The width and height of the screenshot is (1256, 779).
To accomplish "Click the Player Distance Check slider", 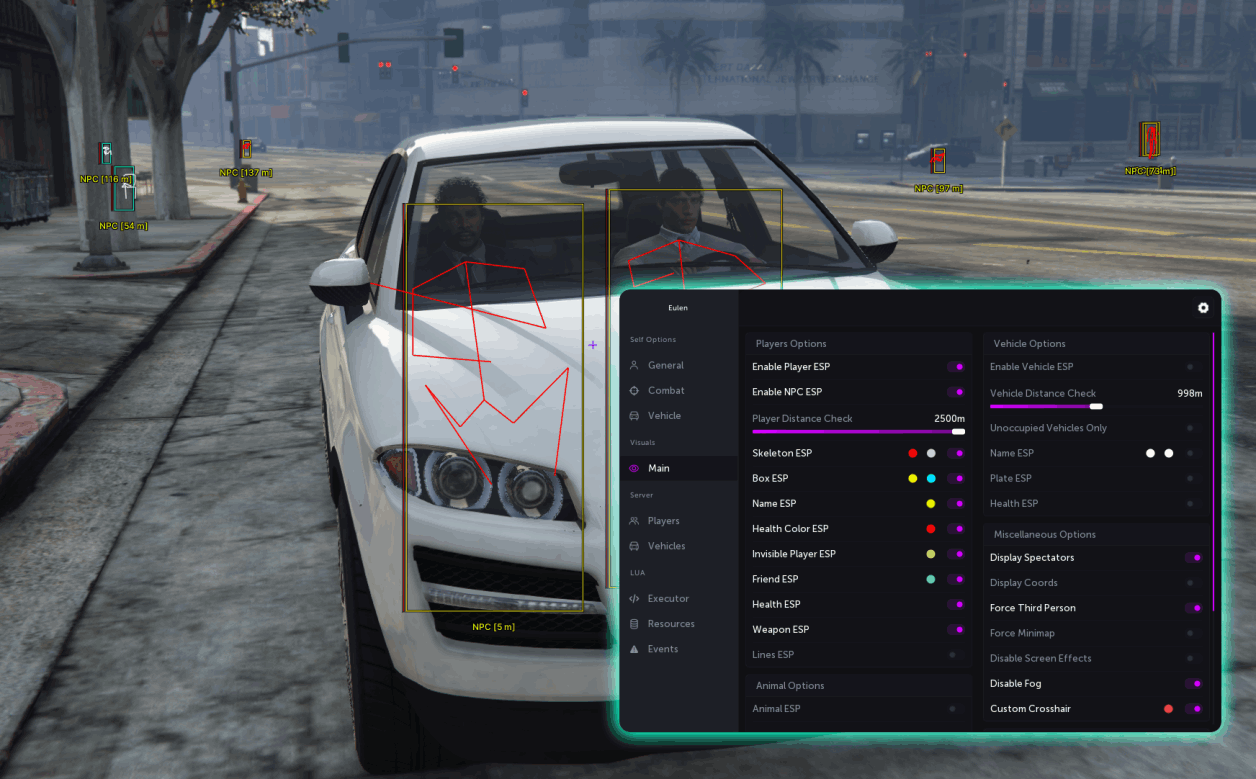I will [x=858, y=432].
